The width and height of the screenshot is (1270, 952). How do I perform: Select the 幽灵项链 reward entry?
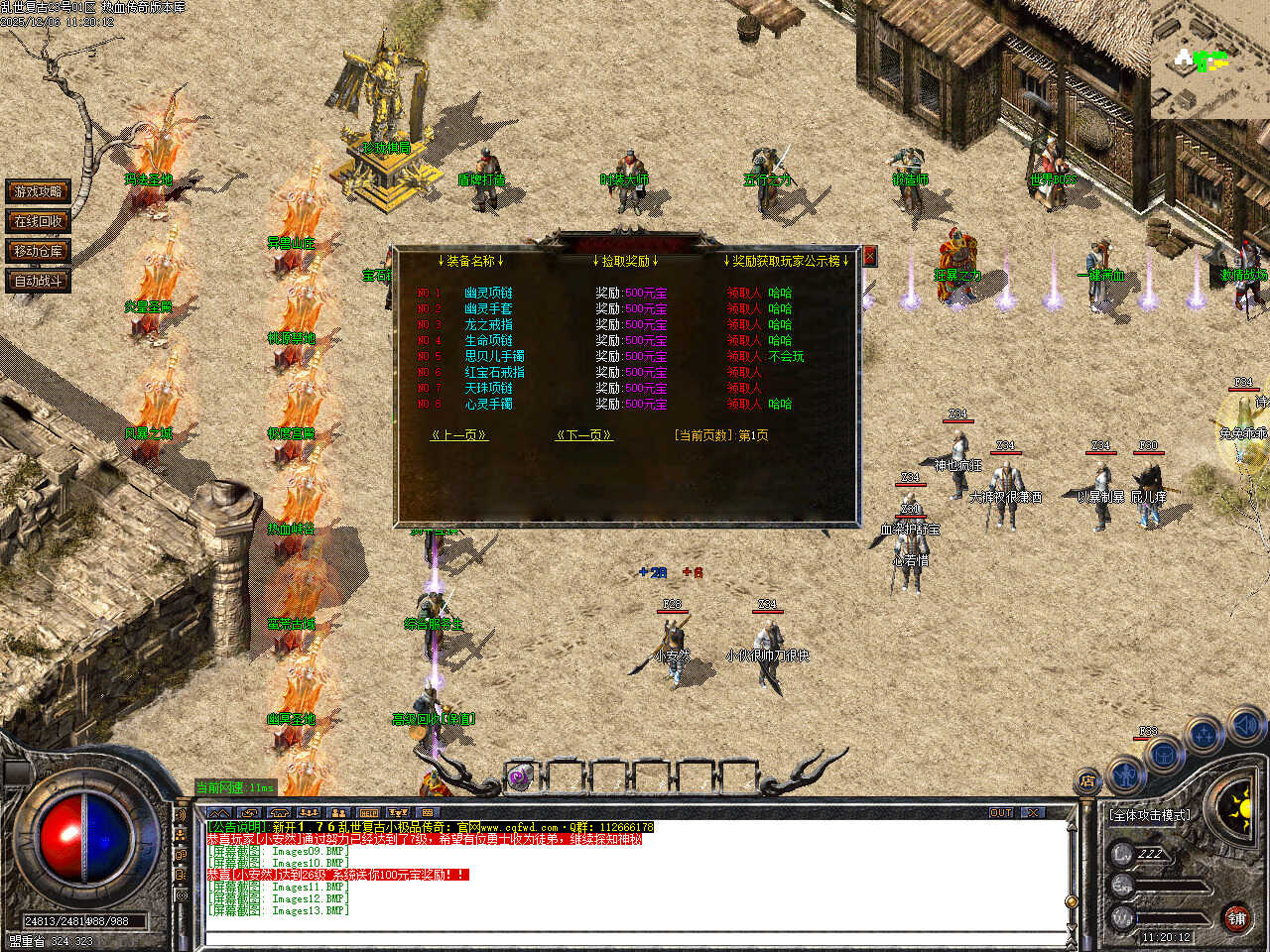tap(488, 294)
